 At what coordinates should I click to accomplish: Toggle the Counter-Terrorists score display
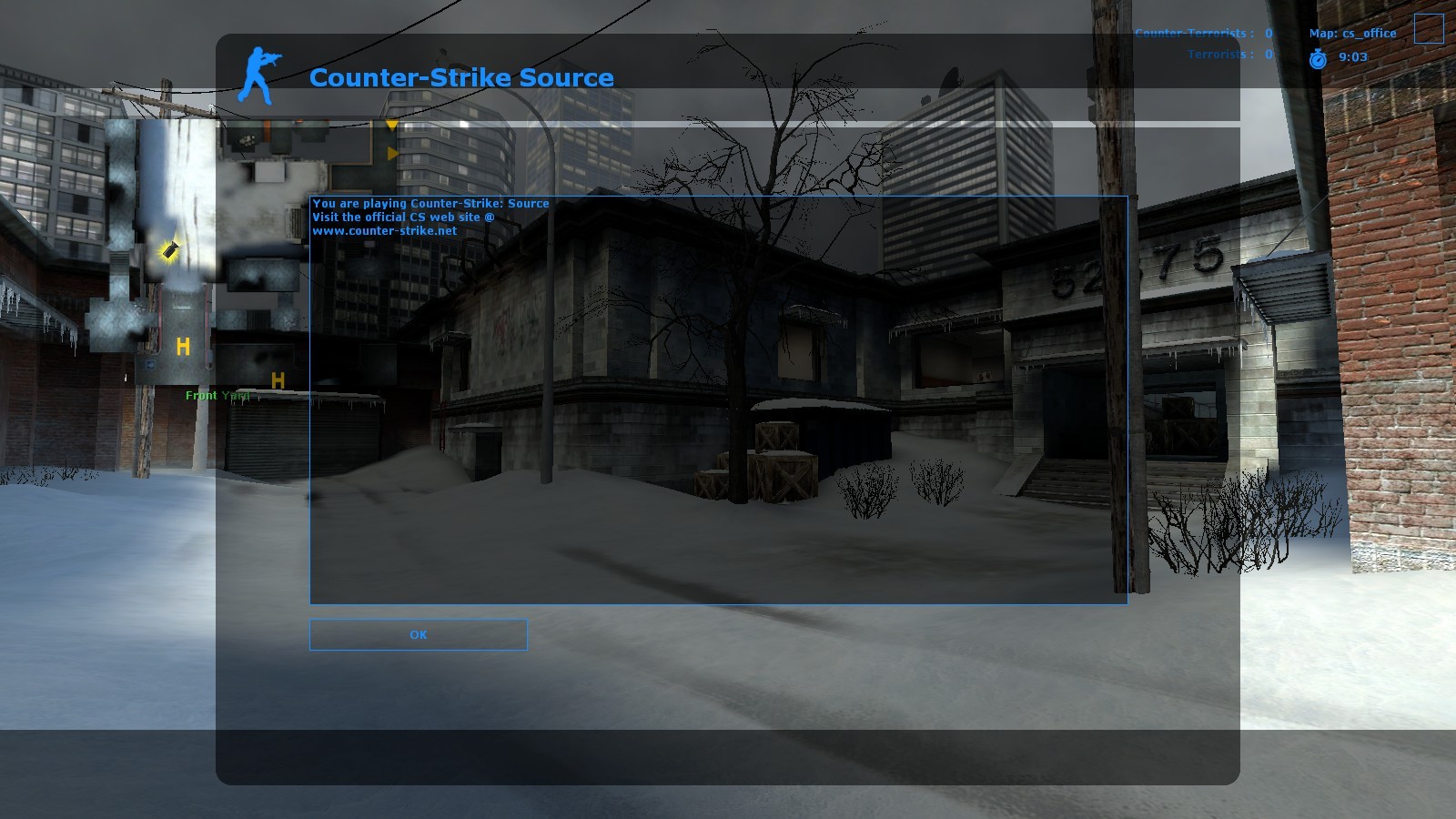[x=1201, y=33]
